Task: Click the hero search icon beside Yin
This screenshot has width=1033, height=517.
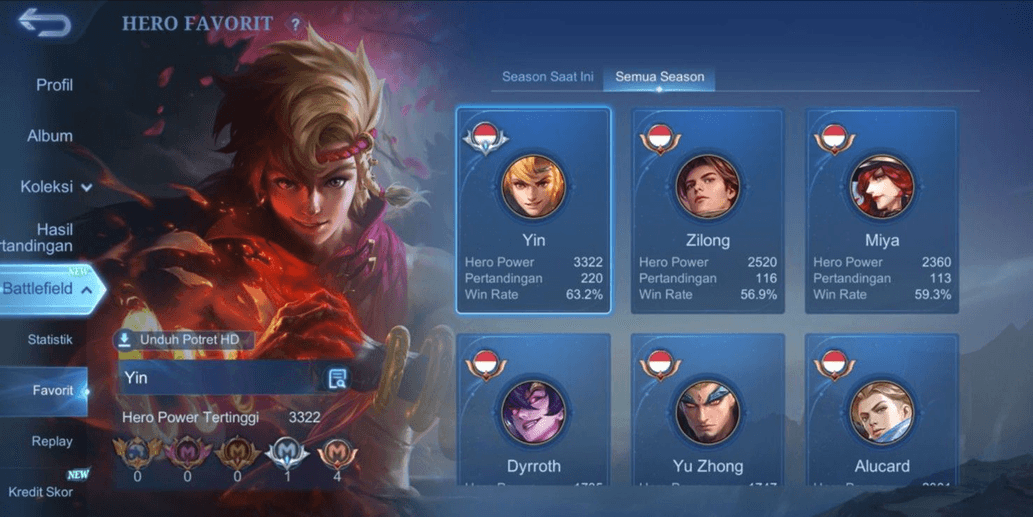Action: [x=337, y=378]
